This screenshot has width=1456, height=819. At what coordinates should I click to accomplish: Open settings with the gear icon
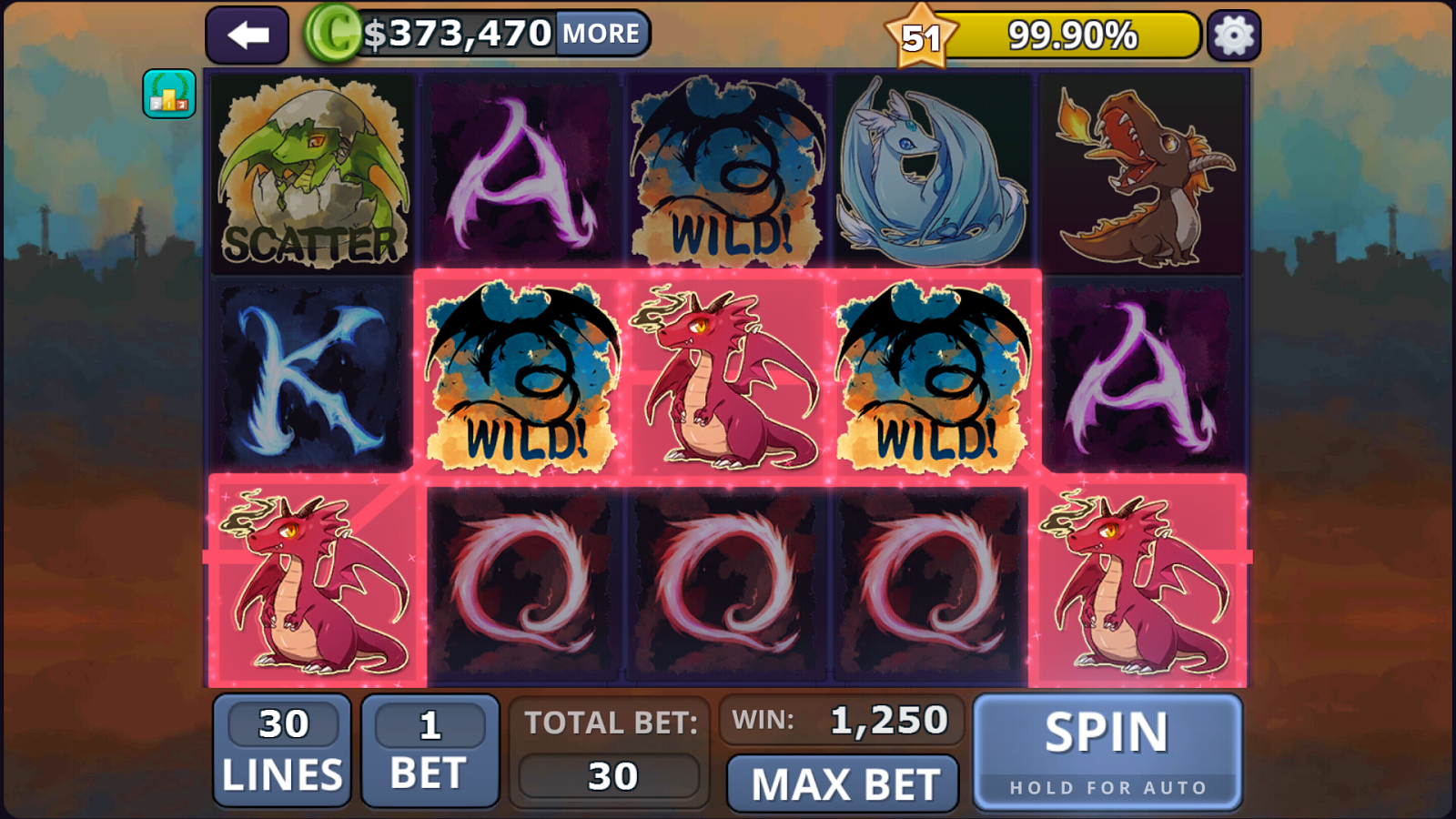click(1233, 35)
